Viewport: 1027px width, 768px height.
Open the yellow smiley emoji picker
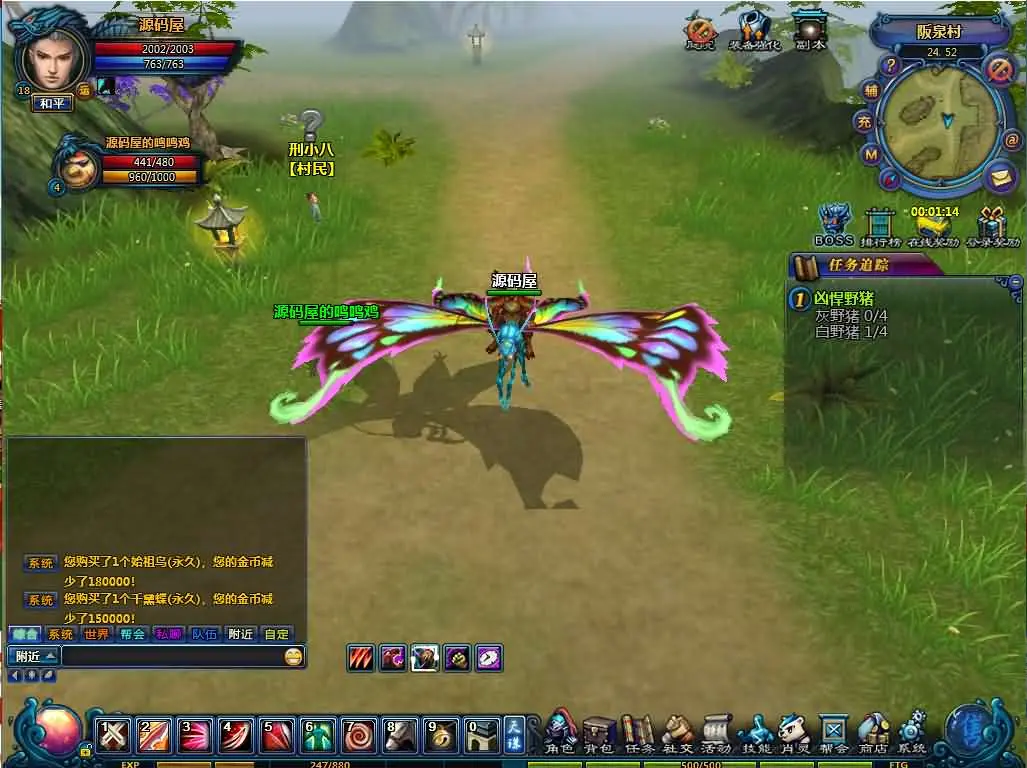pos(293,657)
